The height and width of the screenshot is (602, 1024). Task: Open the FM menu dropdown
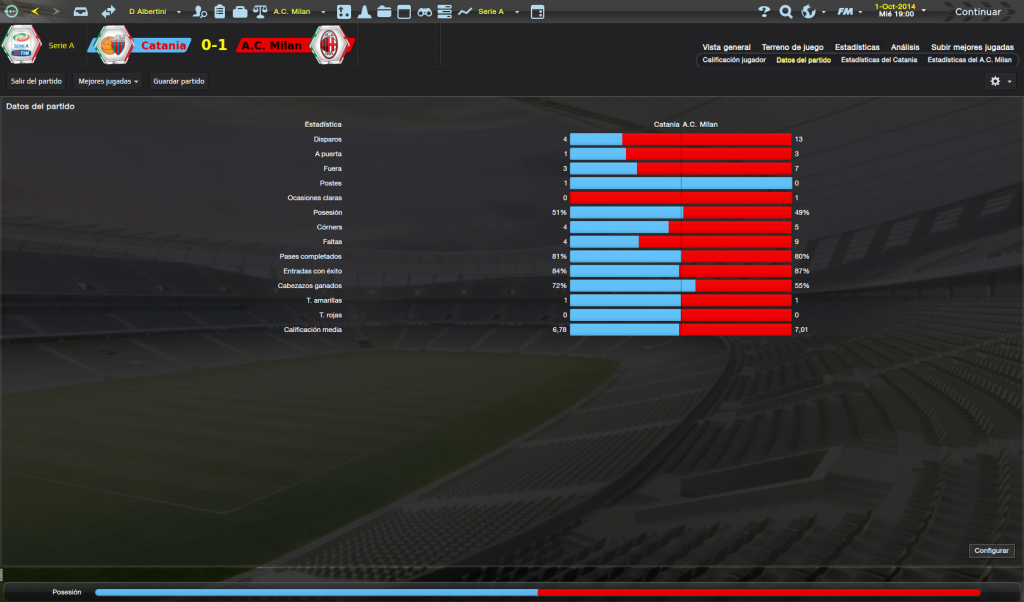(x=850, y=12)
